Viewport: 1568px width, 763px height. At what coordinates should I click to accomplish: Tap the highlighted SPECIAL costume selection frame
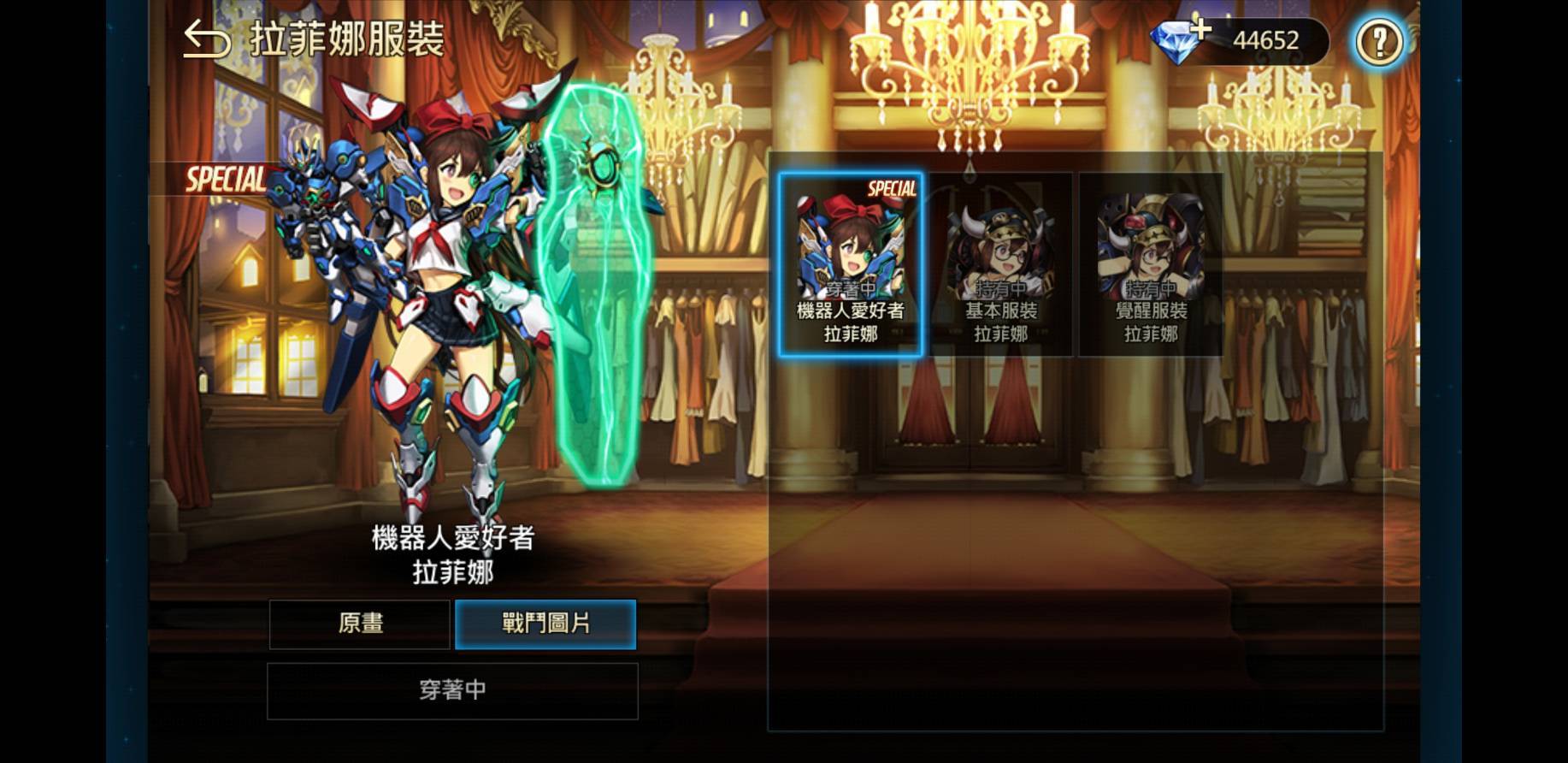point(851,265)
